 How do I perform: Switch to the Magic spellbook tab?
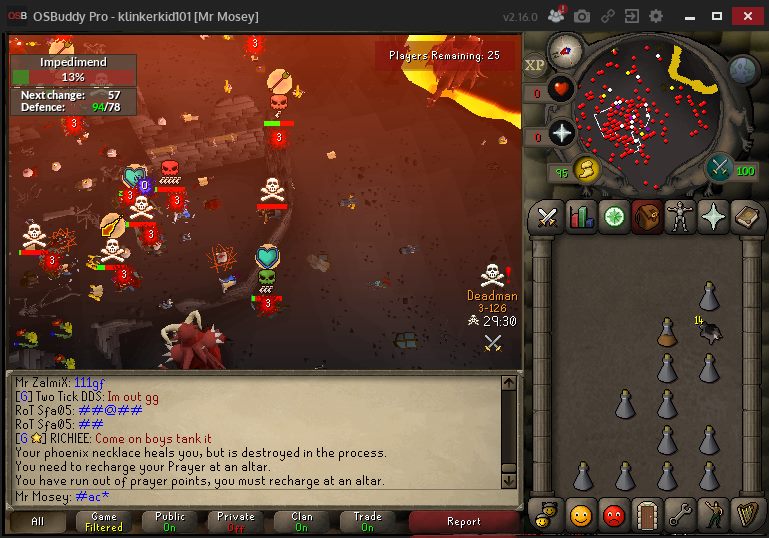746,217
